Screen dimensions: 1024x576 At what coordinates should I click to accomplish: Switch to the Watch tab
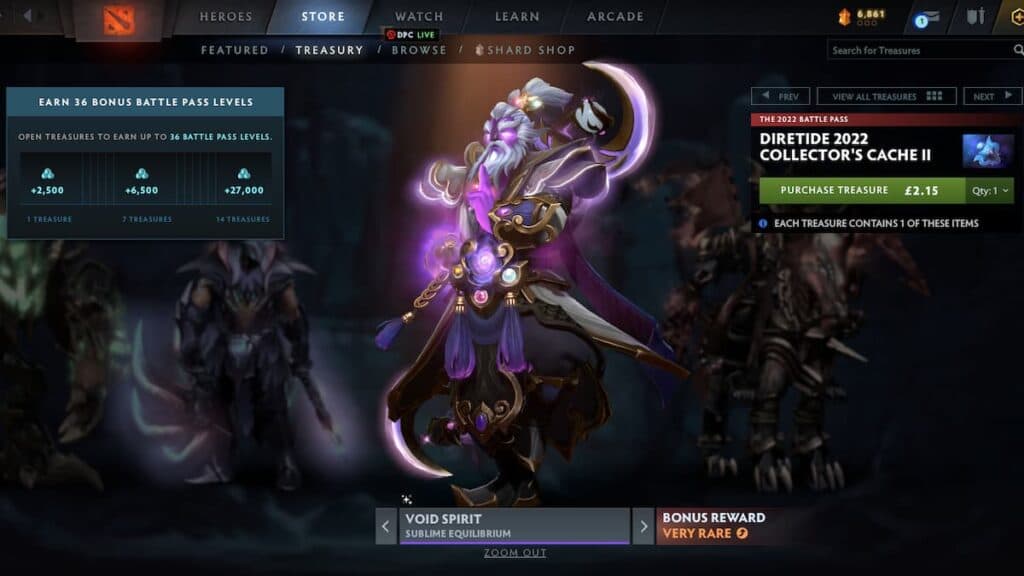tap(419, 17)
